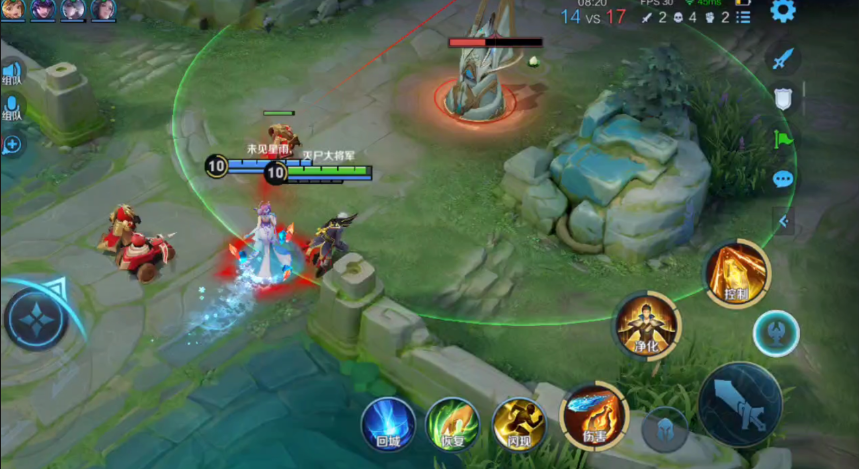Image resolution: width=859 pixels, height=469 pixels.
Task: Select the first teammate portrait at top
Action: coord(14,10)
